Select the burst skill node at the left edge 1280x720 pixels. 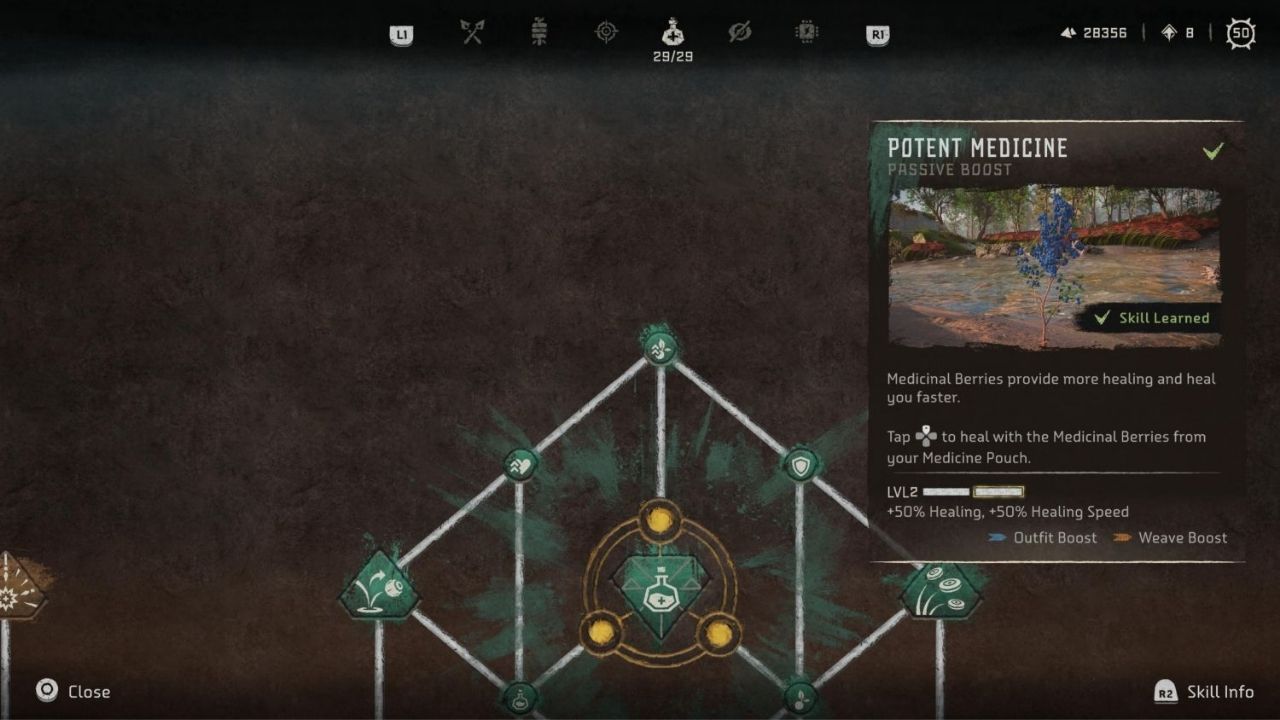tap(14, 590)
